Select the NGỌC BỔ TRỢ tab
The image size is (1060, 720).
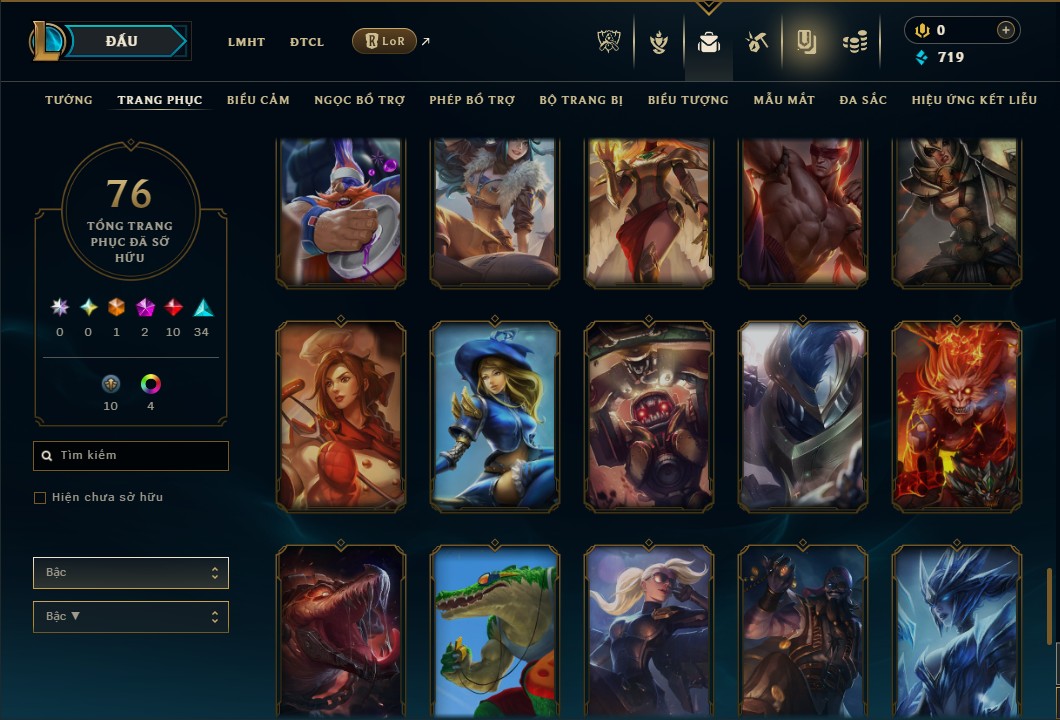click(359, 100)
